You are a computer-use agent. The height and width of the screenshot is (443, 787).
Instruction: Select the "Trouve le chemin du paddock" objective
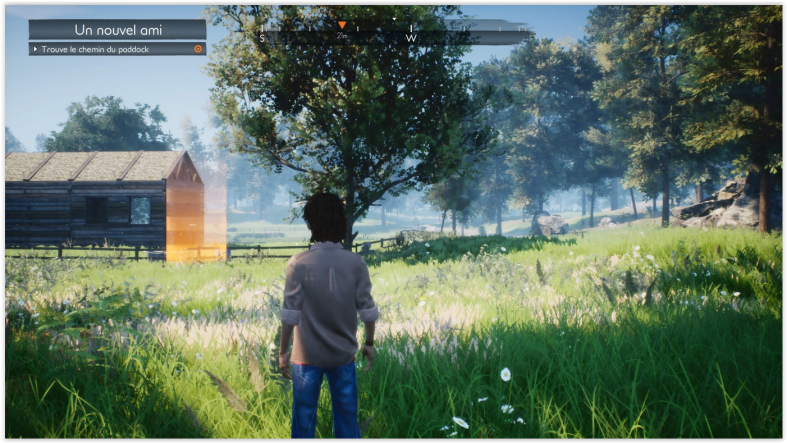point(108,48)
